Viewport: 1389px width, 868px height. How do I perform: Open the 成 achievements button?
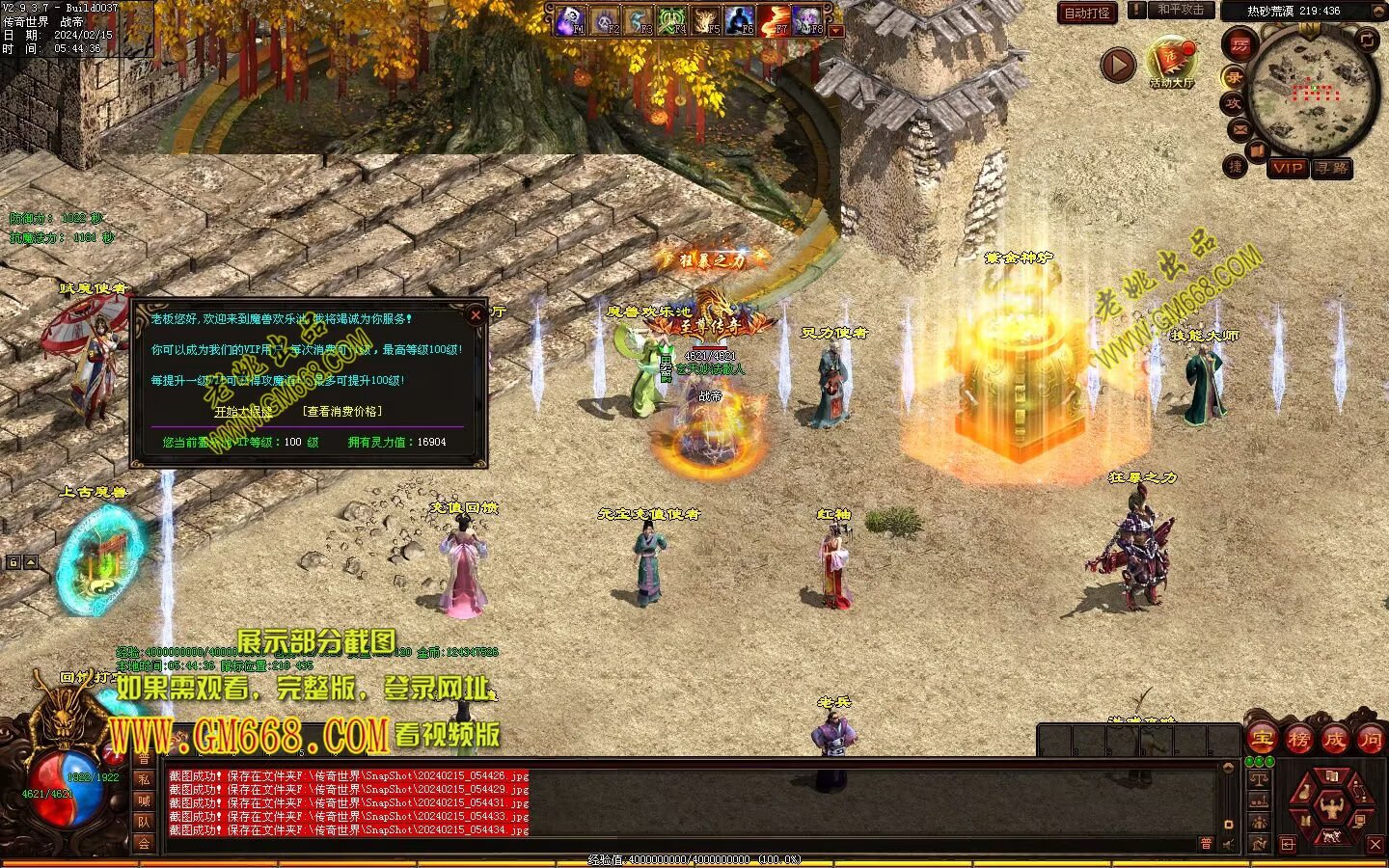coord(1335,740)
